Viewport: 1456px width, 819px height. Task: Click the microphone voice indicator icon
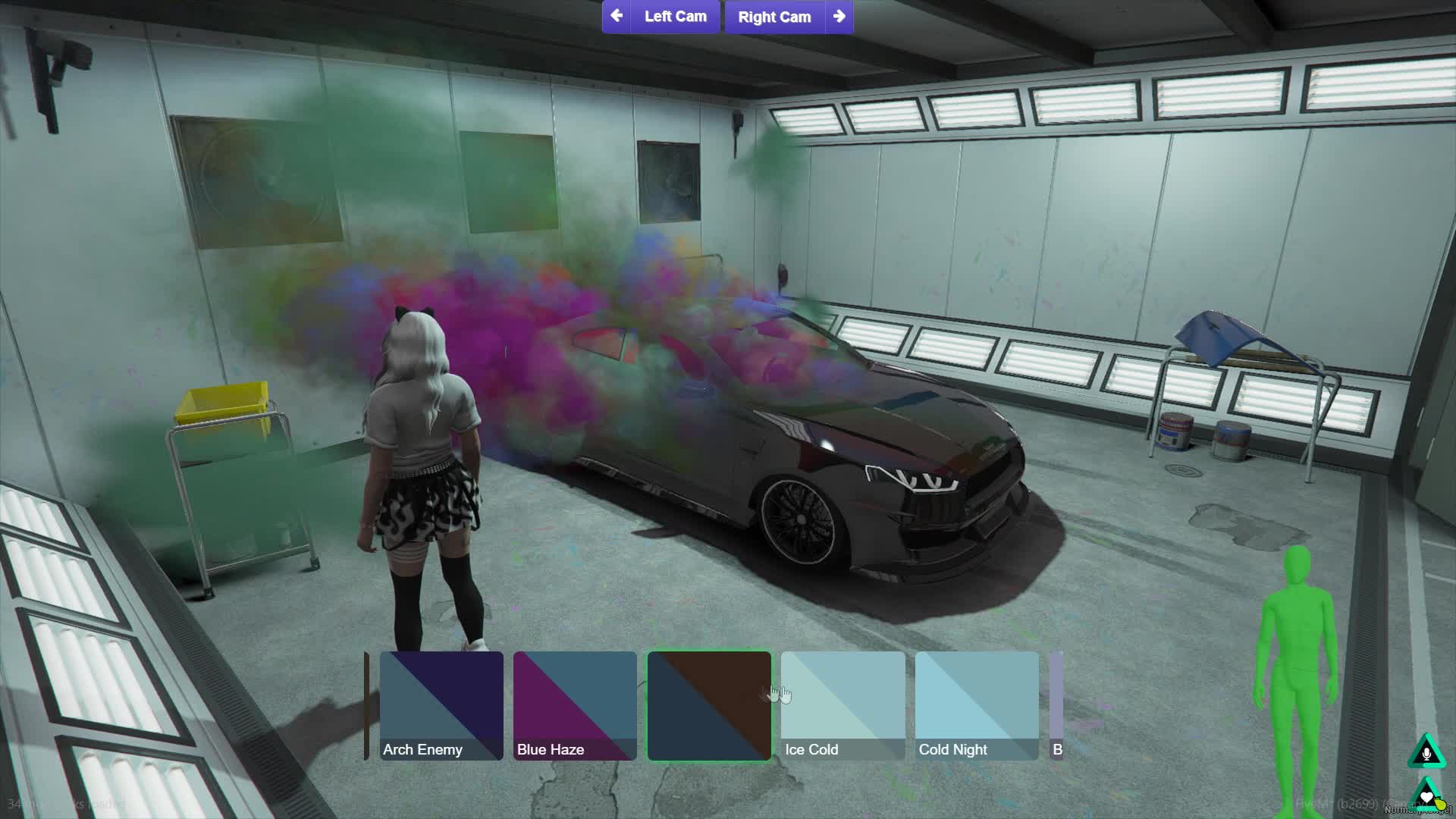point(1426,753)
